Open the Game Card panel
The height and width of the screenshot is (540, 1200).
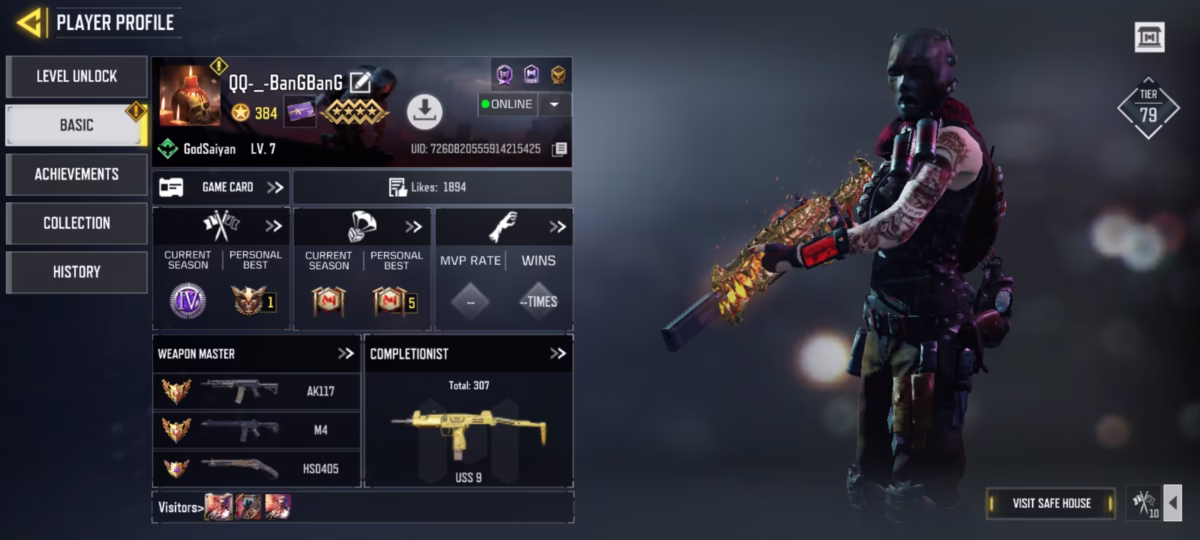[x=222, y=187]
